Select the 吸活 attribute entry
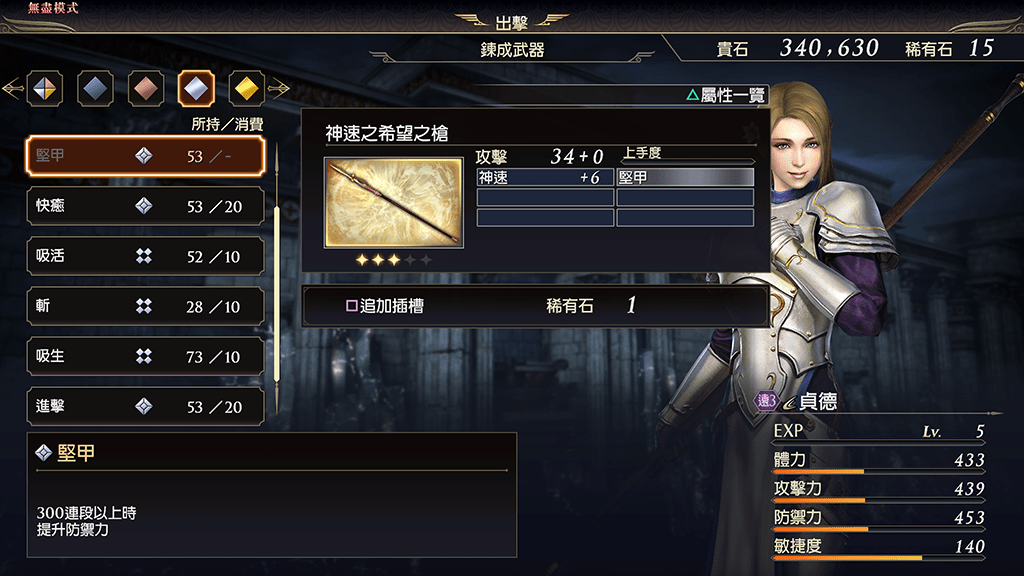 pos(145,256)
